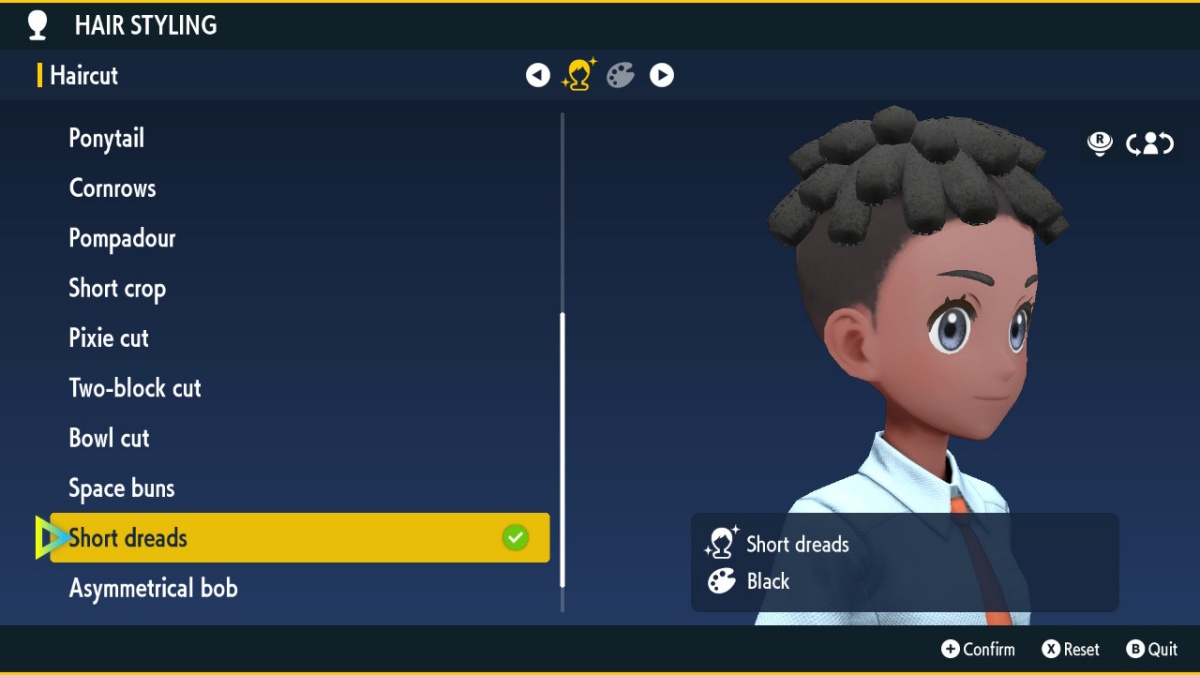1200x675 pixels.
Task: Switch to the hair color palette tab
Action: 621,75
